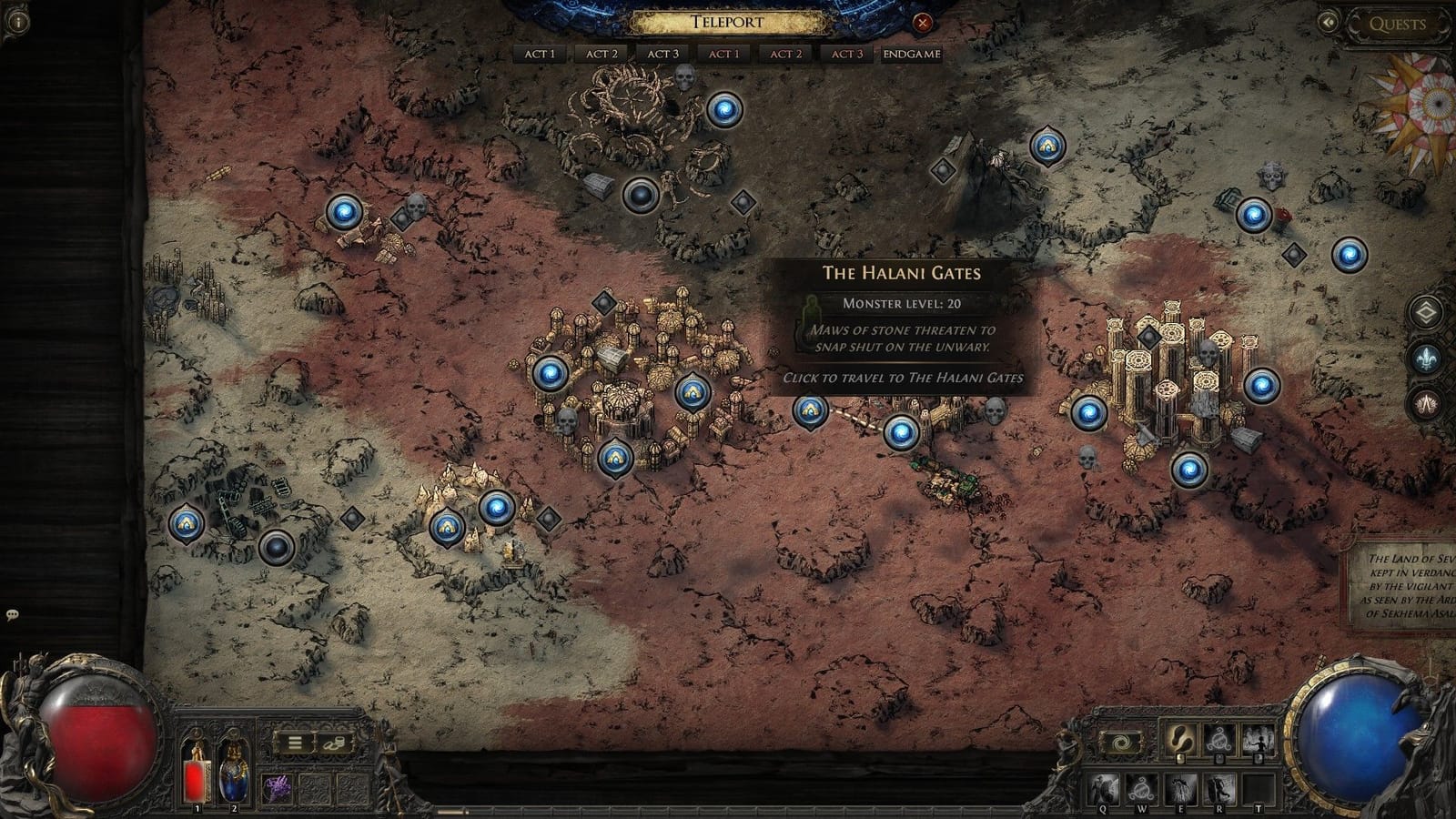Switch to the ENDGAME tab

[x=910, y=54]
